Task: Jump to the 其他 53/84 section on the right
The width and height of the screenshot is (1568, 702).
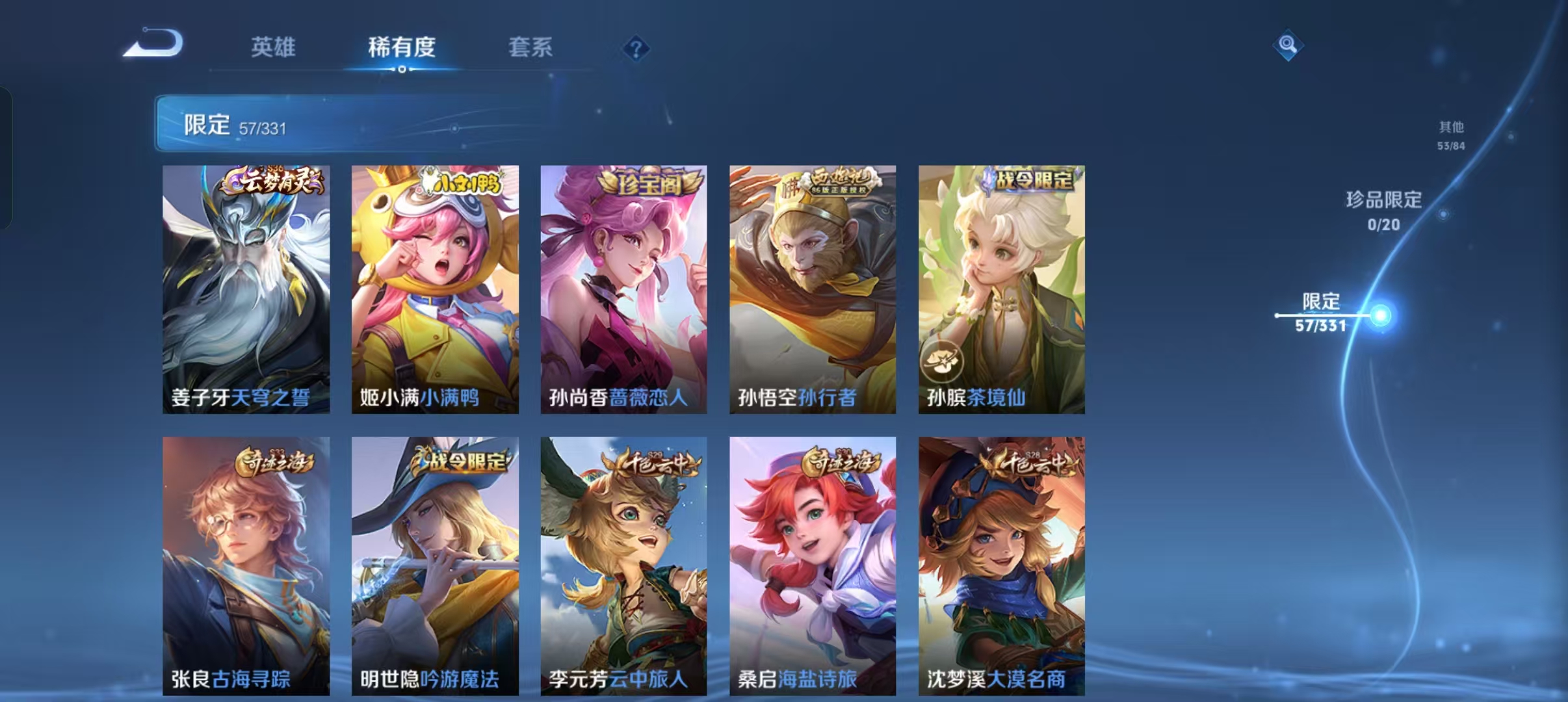Action: [1451, 133]
